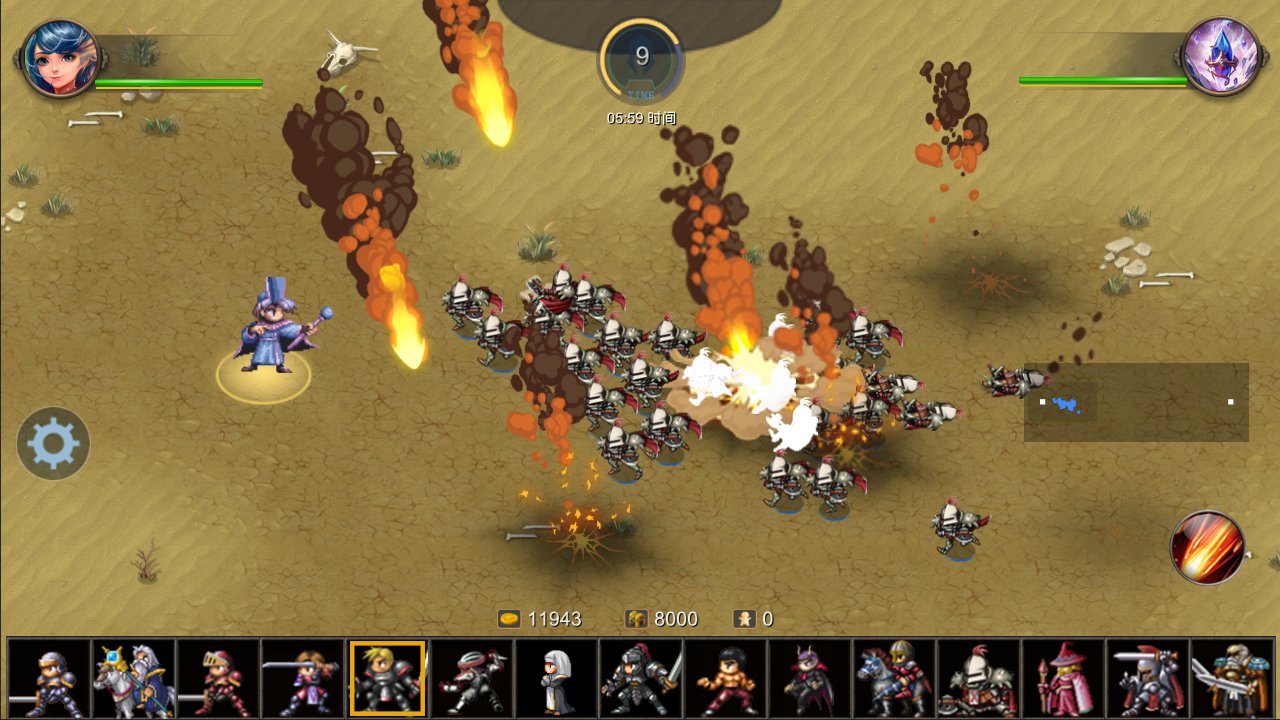
Task: Activate the fiery meteor skill icon
Action: (x=1207, y=547)
